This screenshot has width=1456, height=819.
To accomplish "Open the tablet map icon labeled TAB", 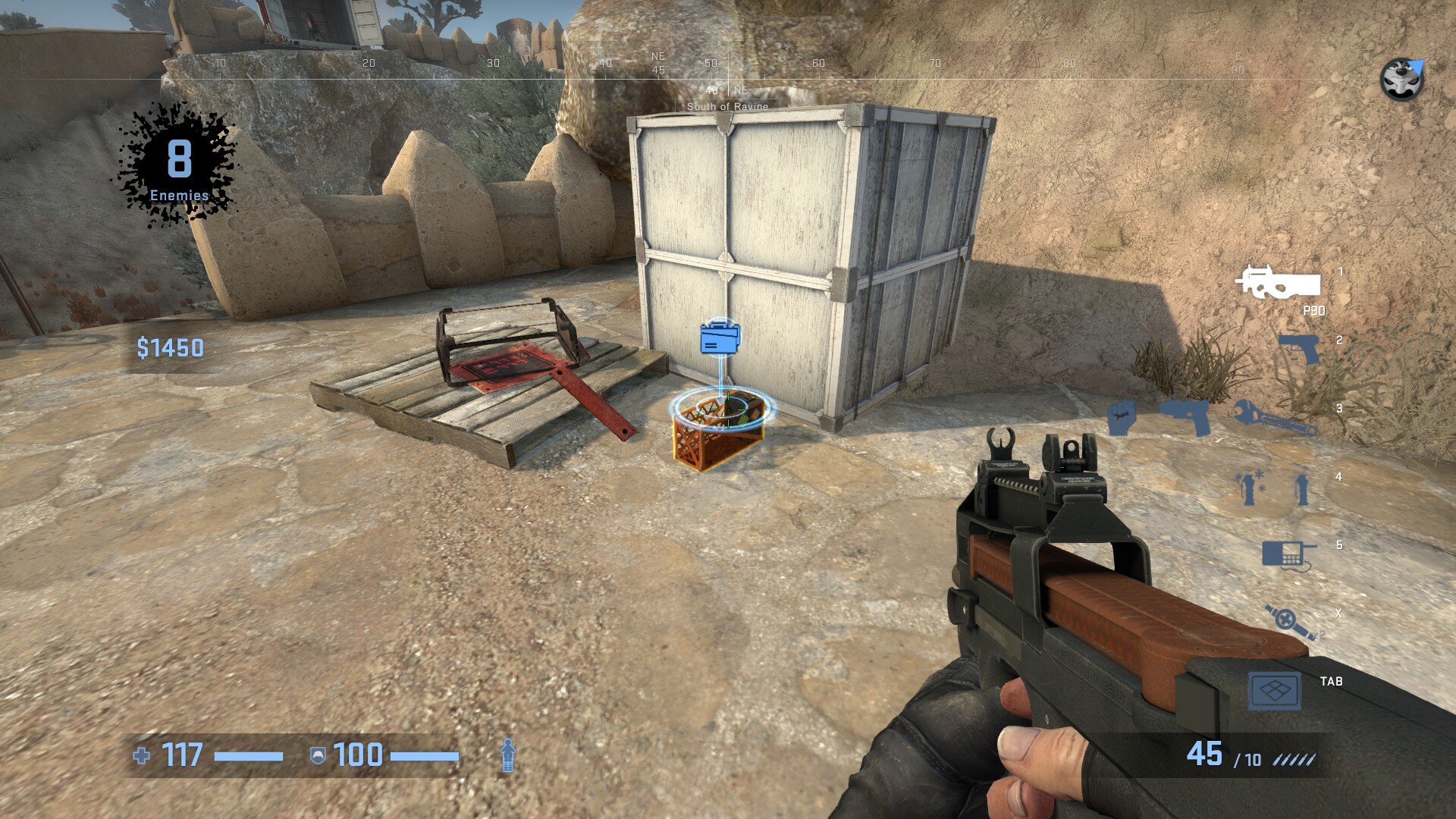I will pos(1275,691).
